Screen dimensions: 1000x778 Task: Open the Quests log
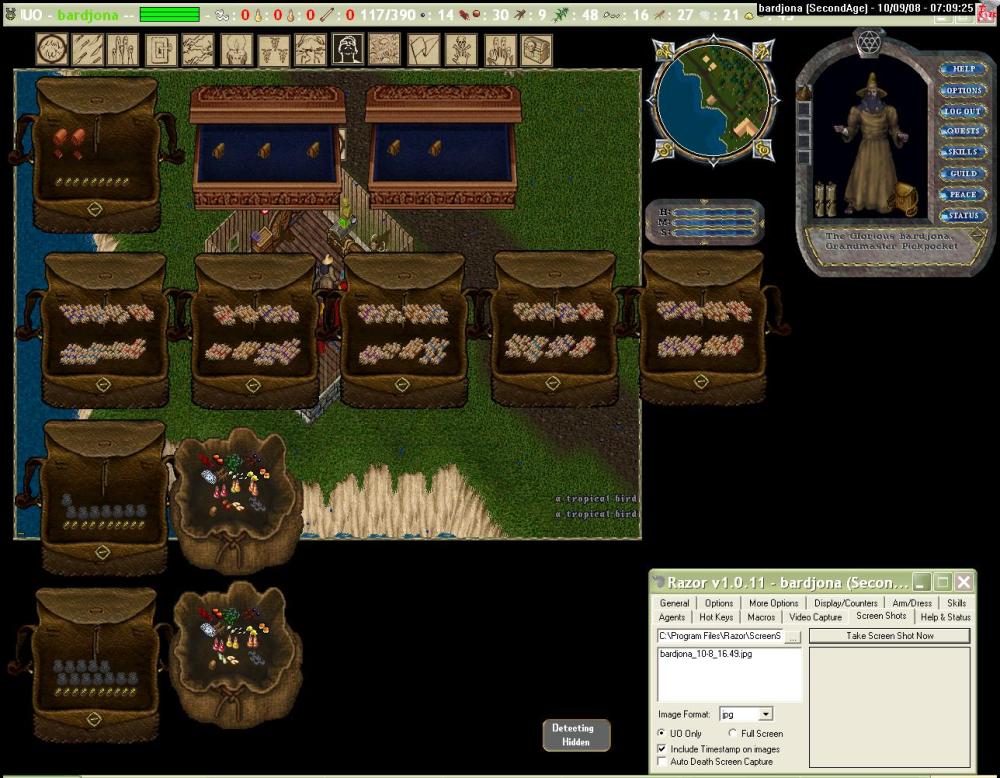(x=963, y=131)
